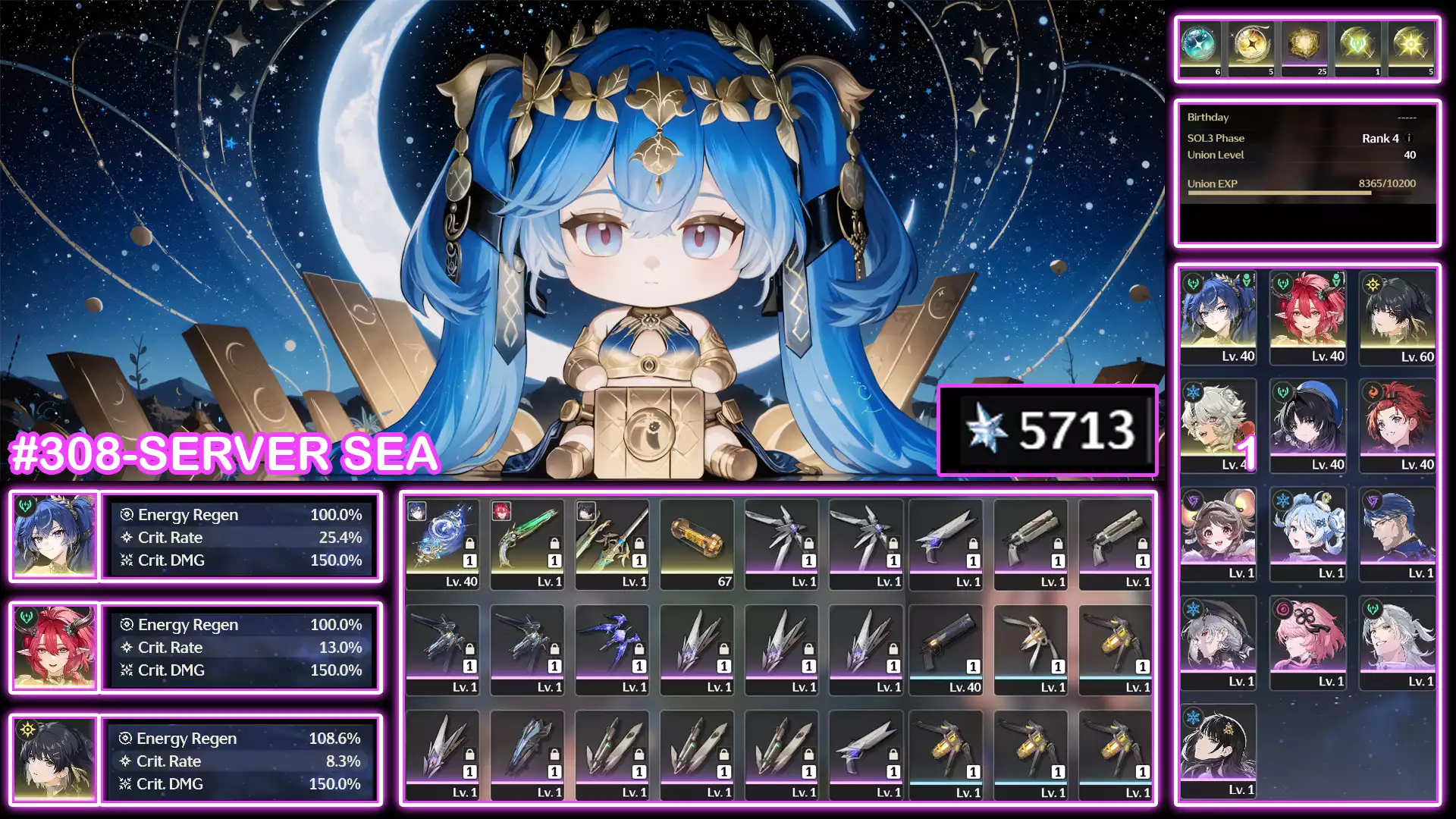The height and width of the screenshot is (819, 1456).
Task: Select the Fusion flame badge on red-haired Lv.40 character
Action: coord(1373,392)
